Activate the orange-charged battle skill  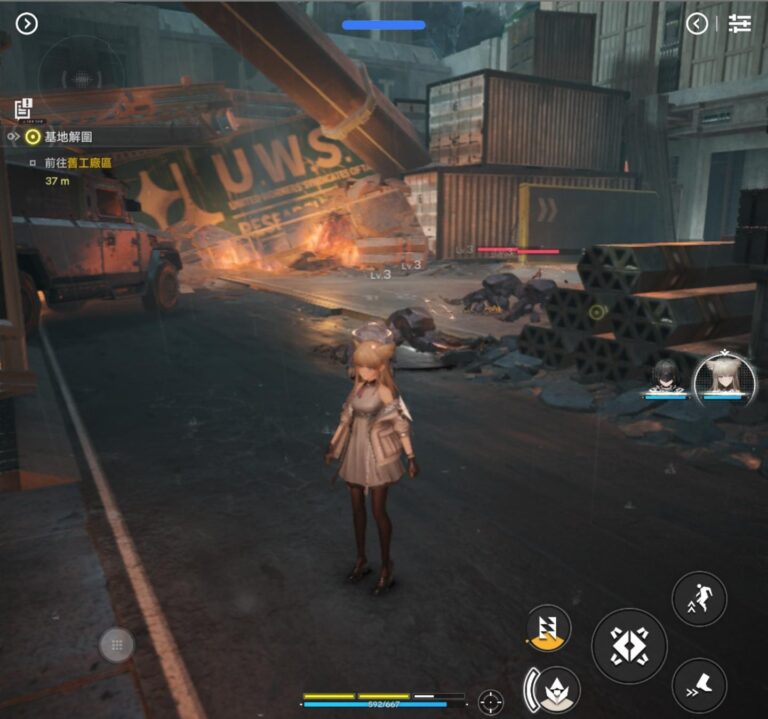coord(548,627)
